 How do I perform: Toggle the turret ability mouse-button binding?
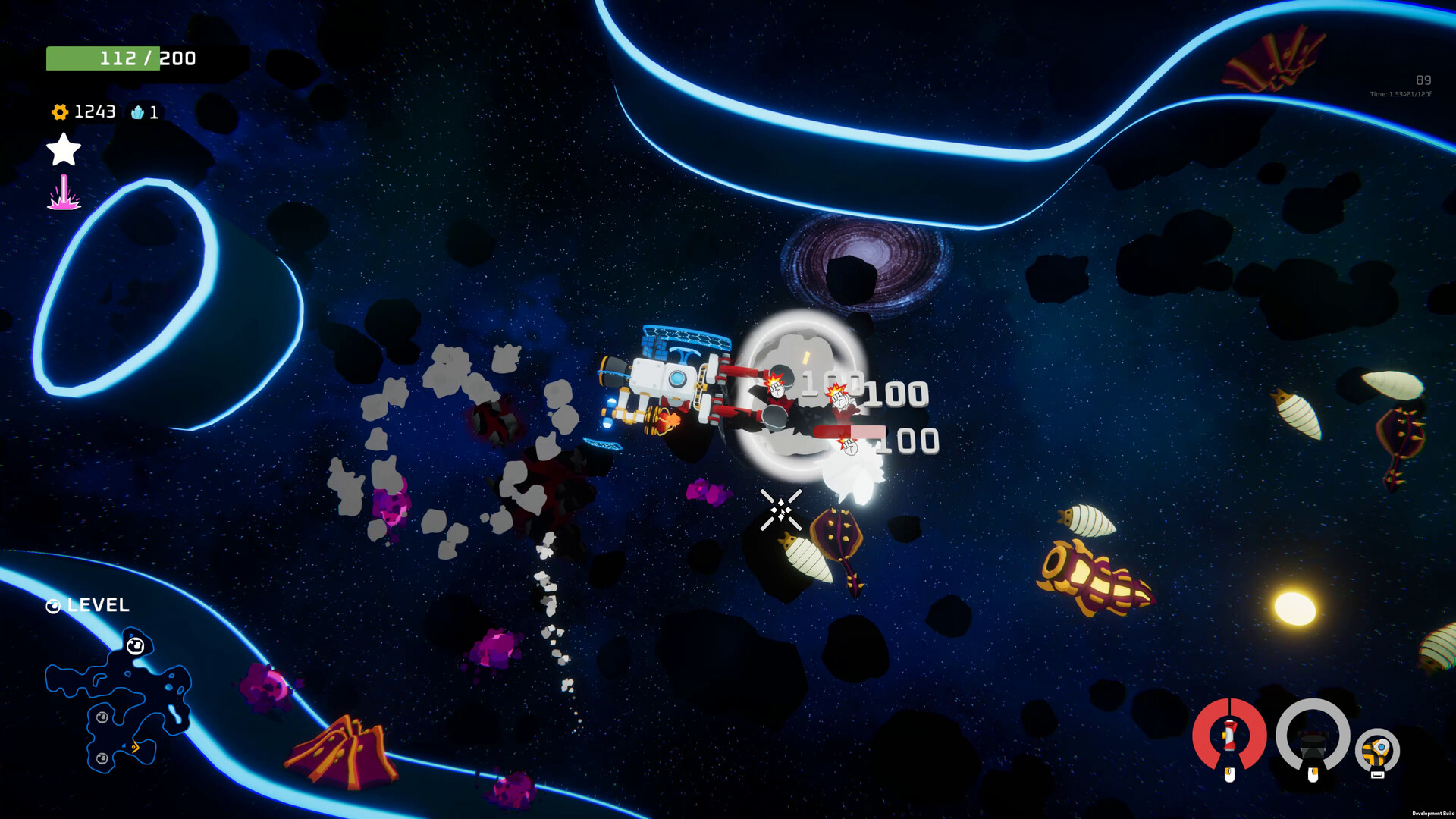click(x=1313, y=774)
